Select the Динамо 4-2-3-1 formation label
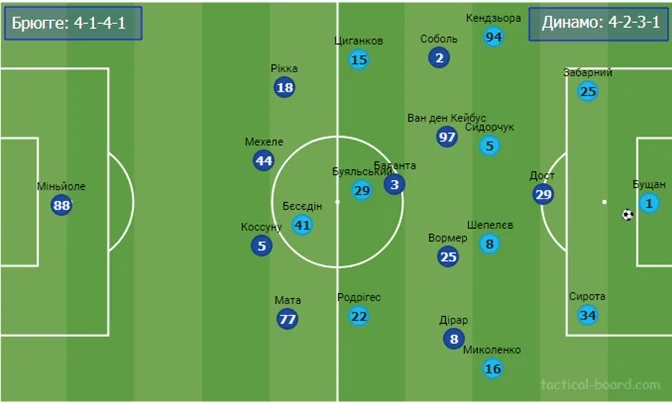 [595, 24]
